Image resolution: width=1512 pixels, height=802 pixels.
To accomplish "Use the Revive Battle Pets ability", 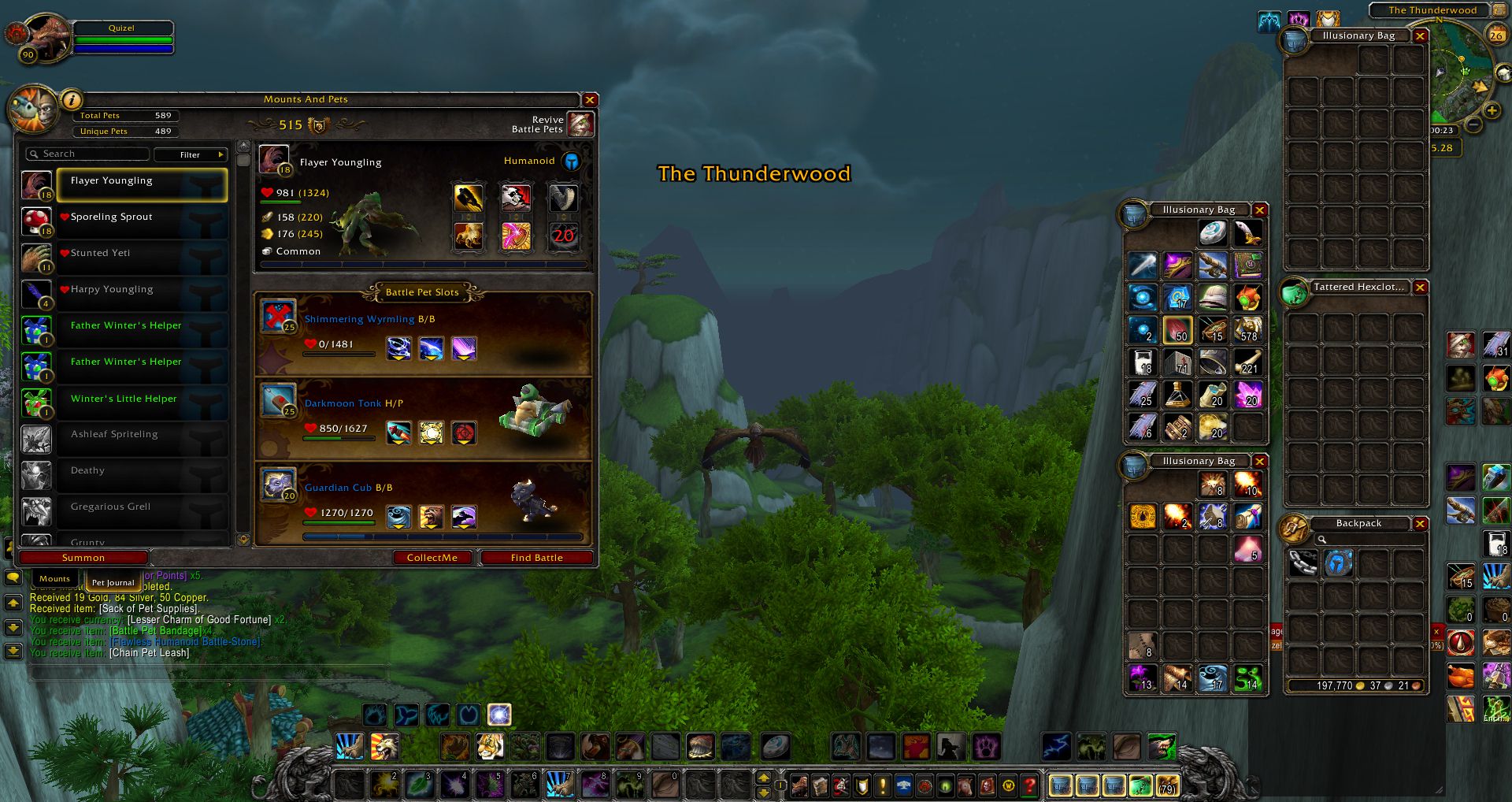I will [581, 124].
